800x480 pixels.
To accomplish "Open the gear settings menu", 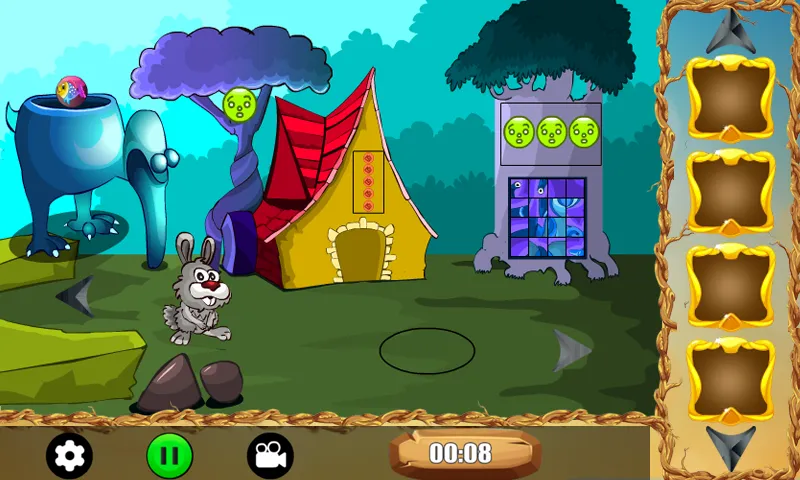I will [x=70, y=456].
